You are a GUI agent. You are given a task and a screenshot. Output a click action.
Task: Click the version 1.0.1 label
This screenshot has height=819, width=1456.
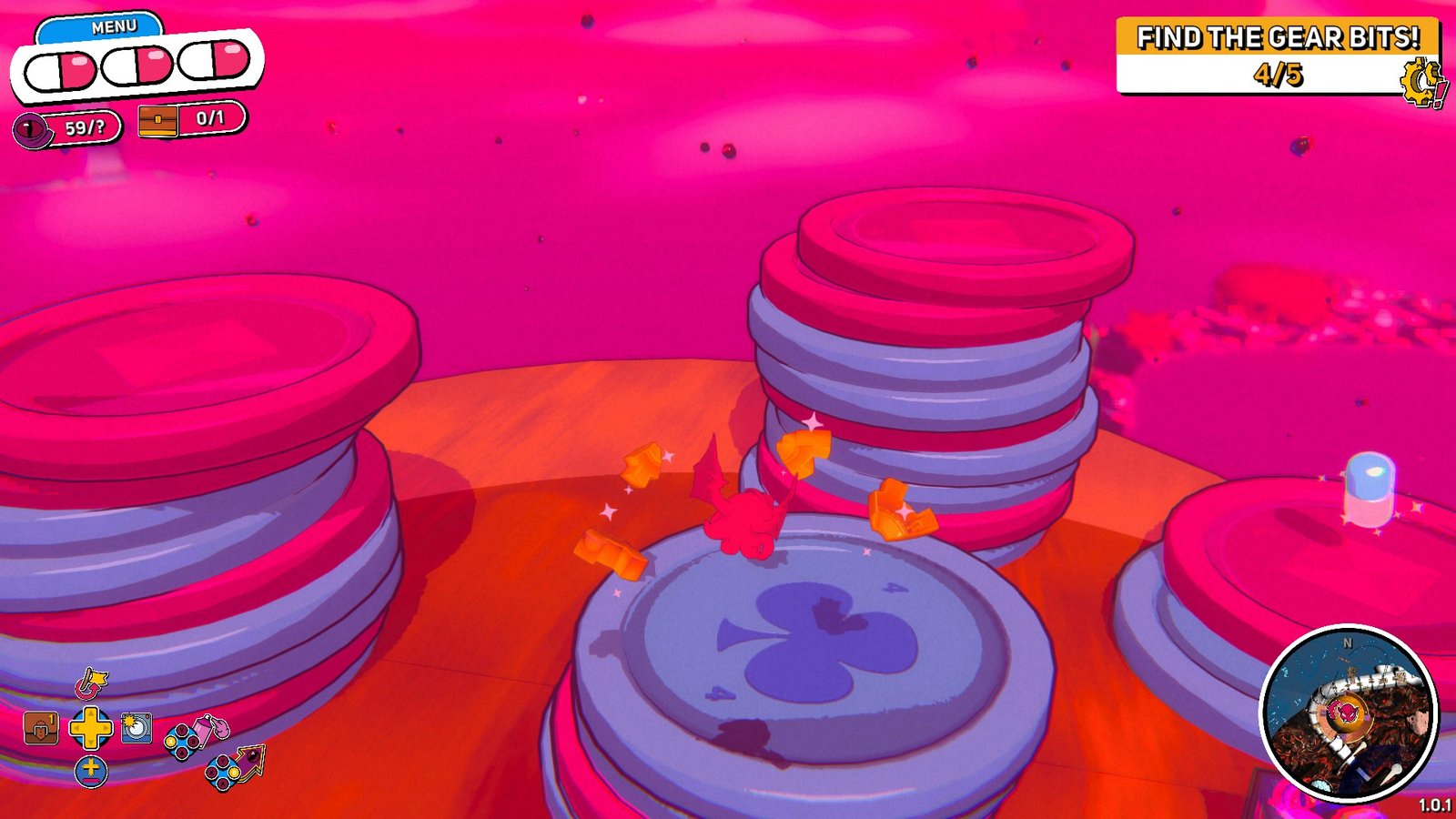tap(1435, 806)
